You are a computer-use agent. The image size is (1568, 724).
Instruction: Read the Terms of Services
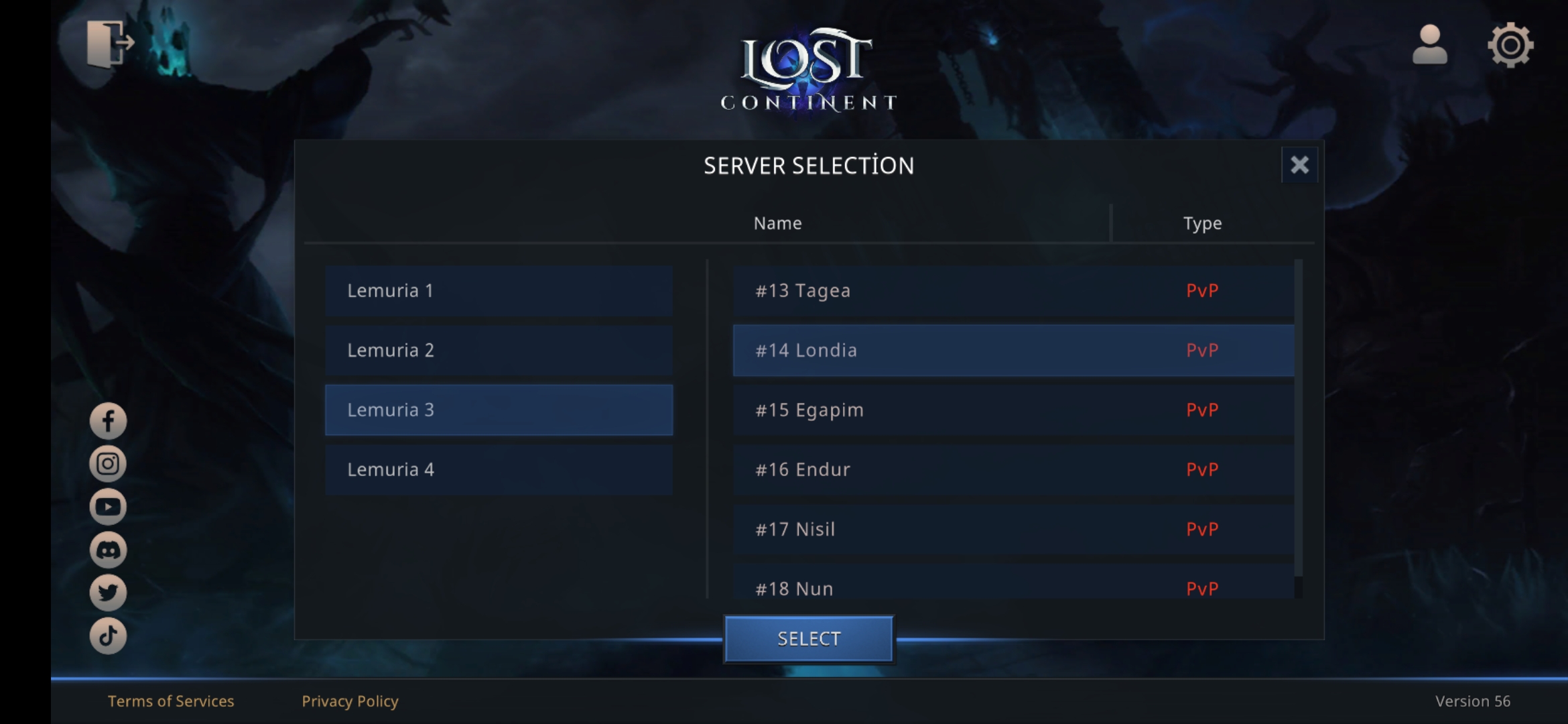click(x=171, y=701)
